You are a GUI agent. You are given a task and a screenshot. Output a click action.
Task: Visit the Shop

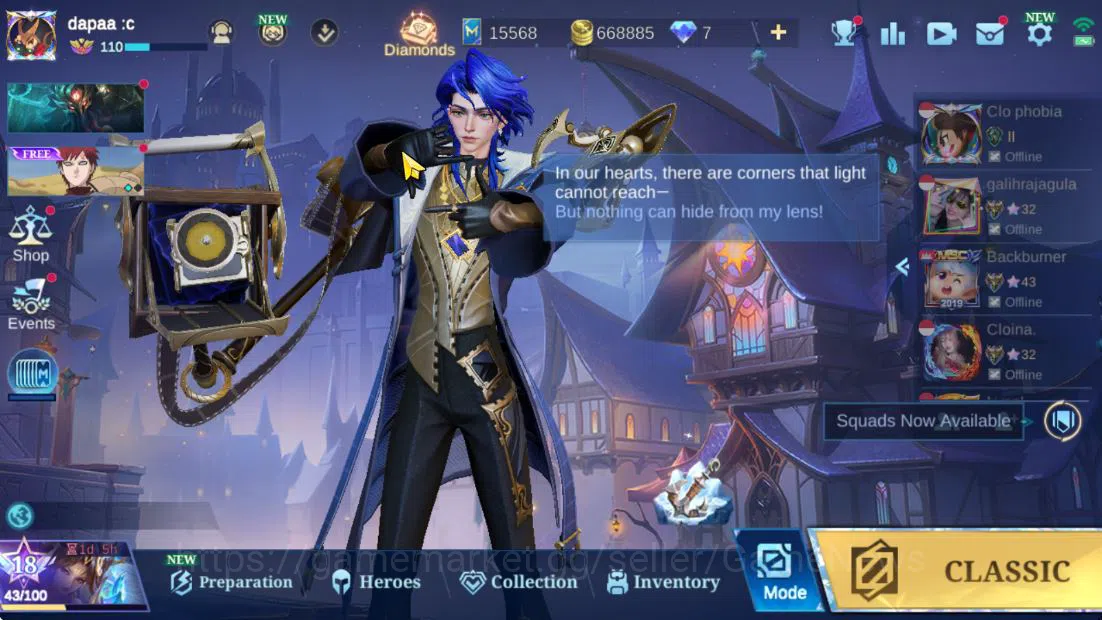(x=31, y=234)
